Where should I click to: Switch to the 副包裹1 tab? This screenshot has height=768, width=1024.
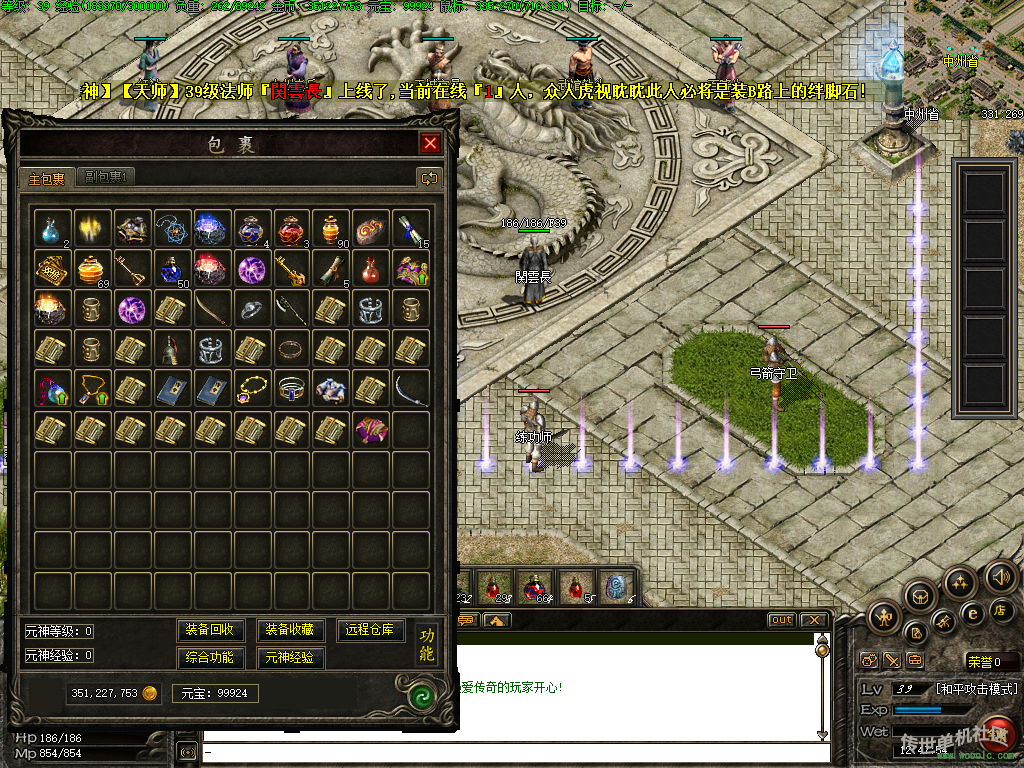tap(105, 177)
